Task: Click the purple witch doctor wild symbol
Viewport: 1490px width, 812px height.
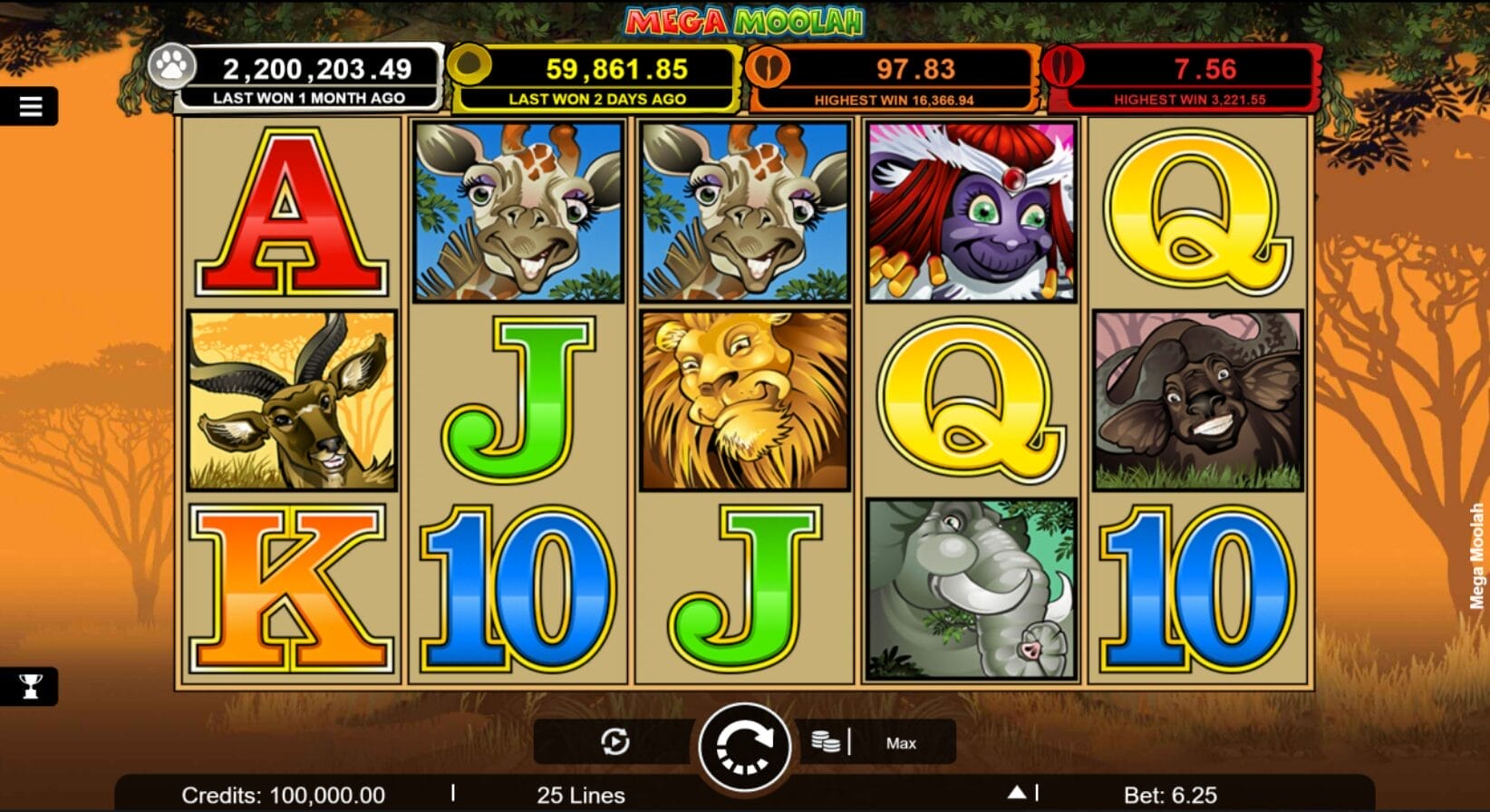Action: tap(969, 209)
